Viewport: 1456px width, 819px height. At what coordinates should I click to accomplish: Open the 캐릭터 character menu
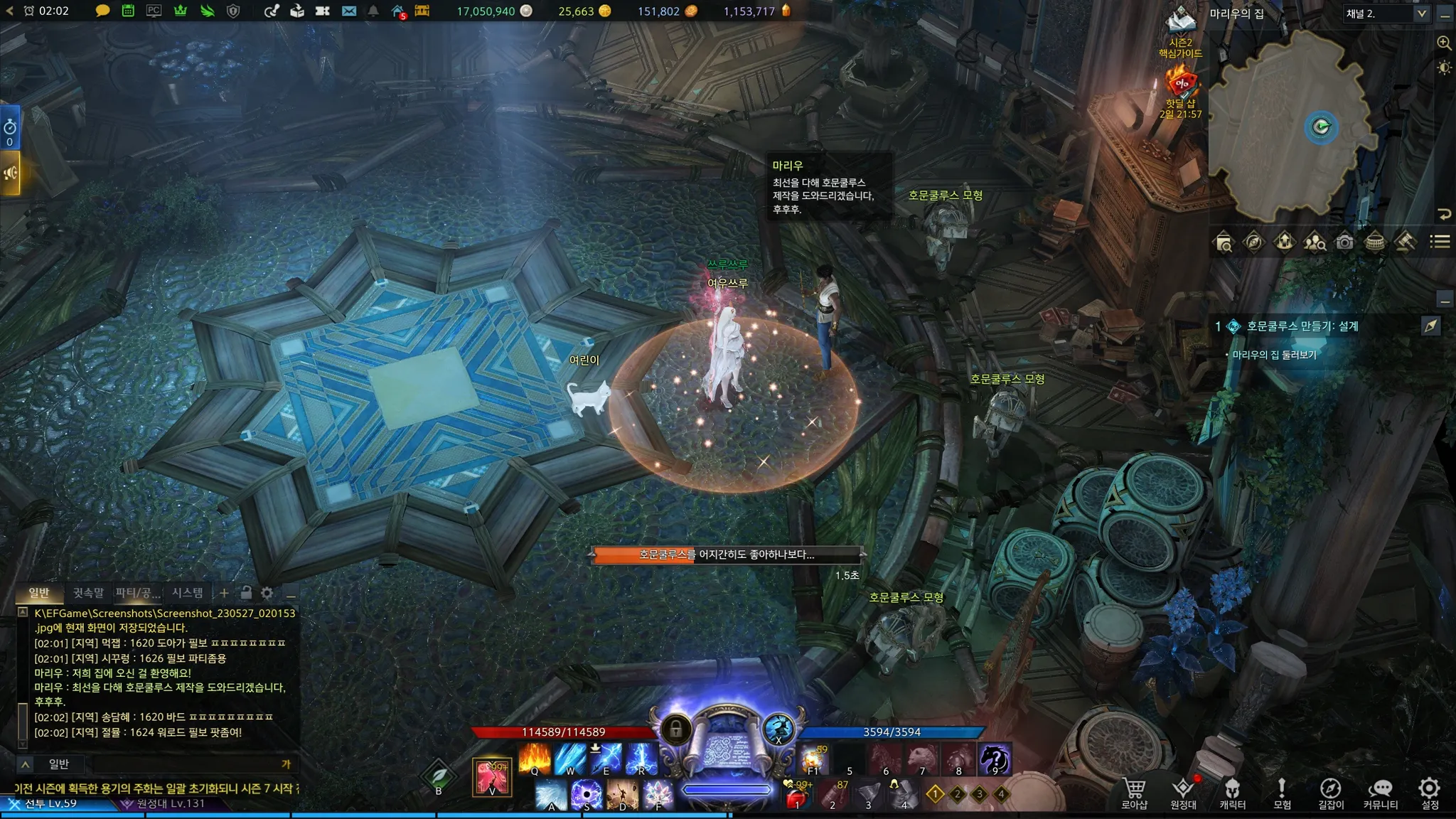click(1232, 793)
